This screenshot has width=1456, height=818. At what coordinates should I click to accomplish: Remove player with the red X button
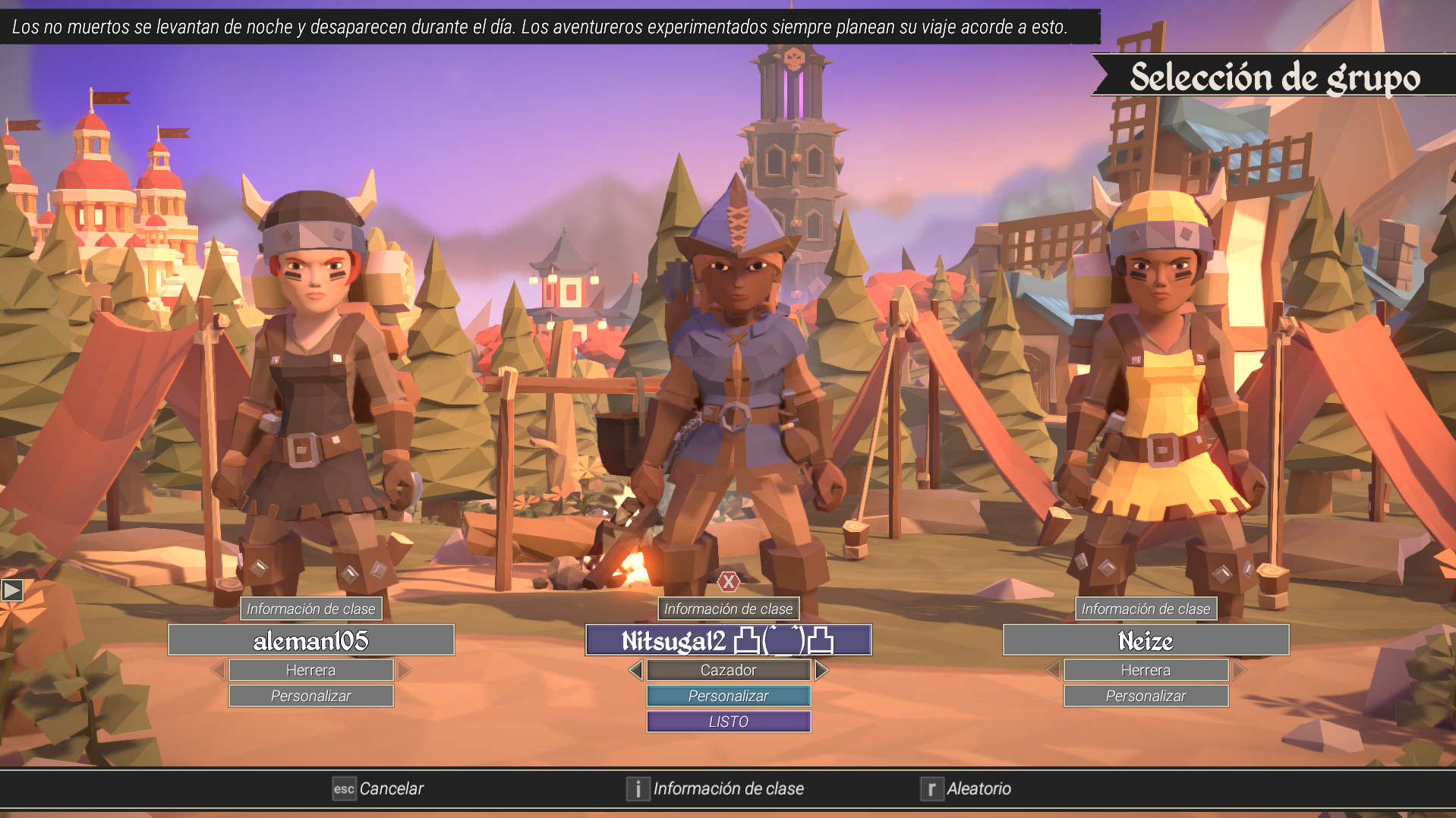pyautogui.click(x=729, y=582)
